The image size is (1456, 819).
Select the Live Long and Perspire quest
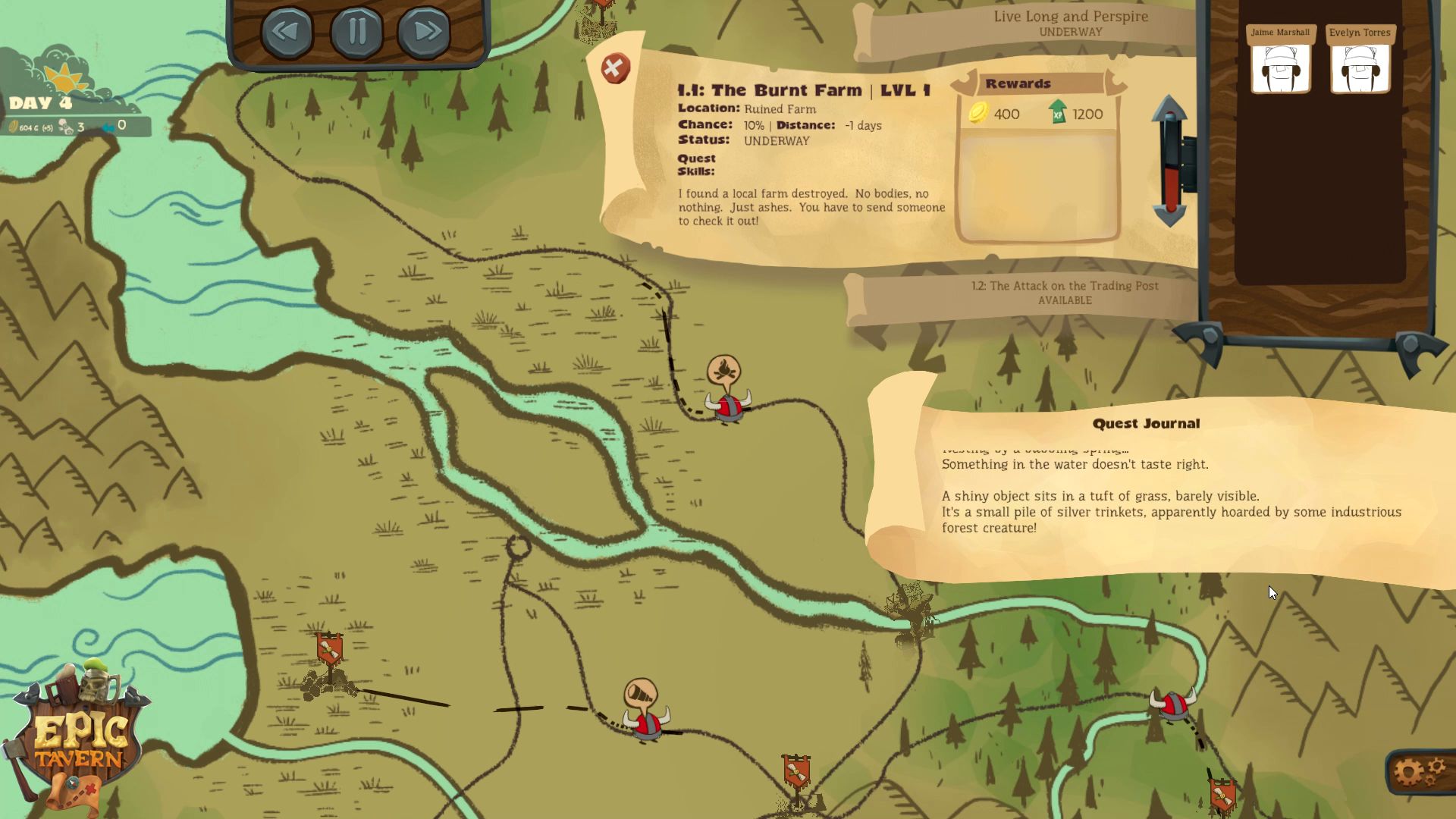pos(1070,24)
